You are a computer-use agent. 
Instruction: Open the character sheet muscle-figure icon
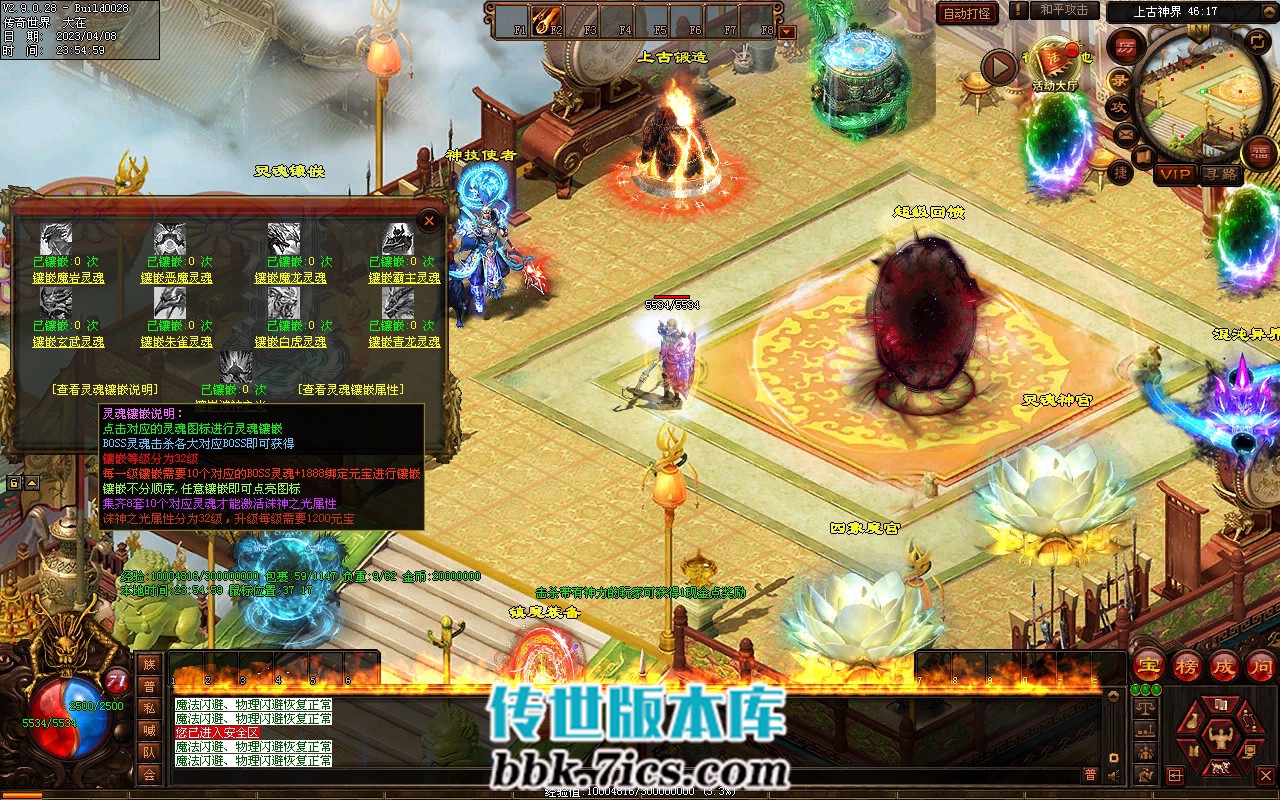pyautogui.click(x=1217, y=739)
